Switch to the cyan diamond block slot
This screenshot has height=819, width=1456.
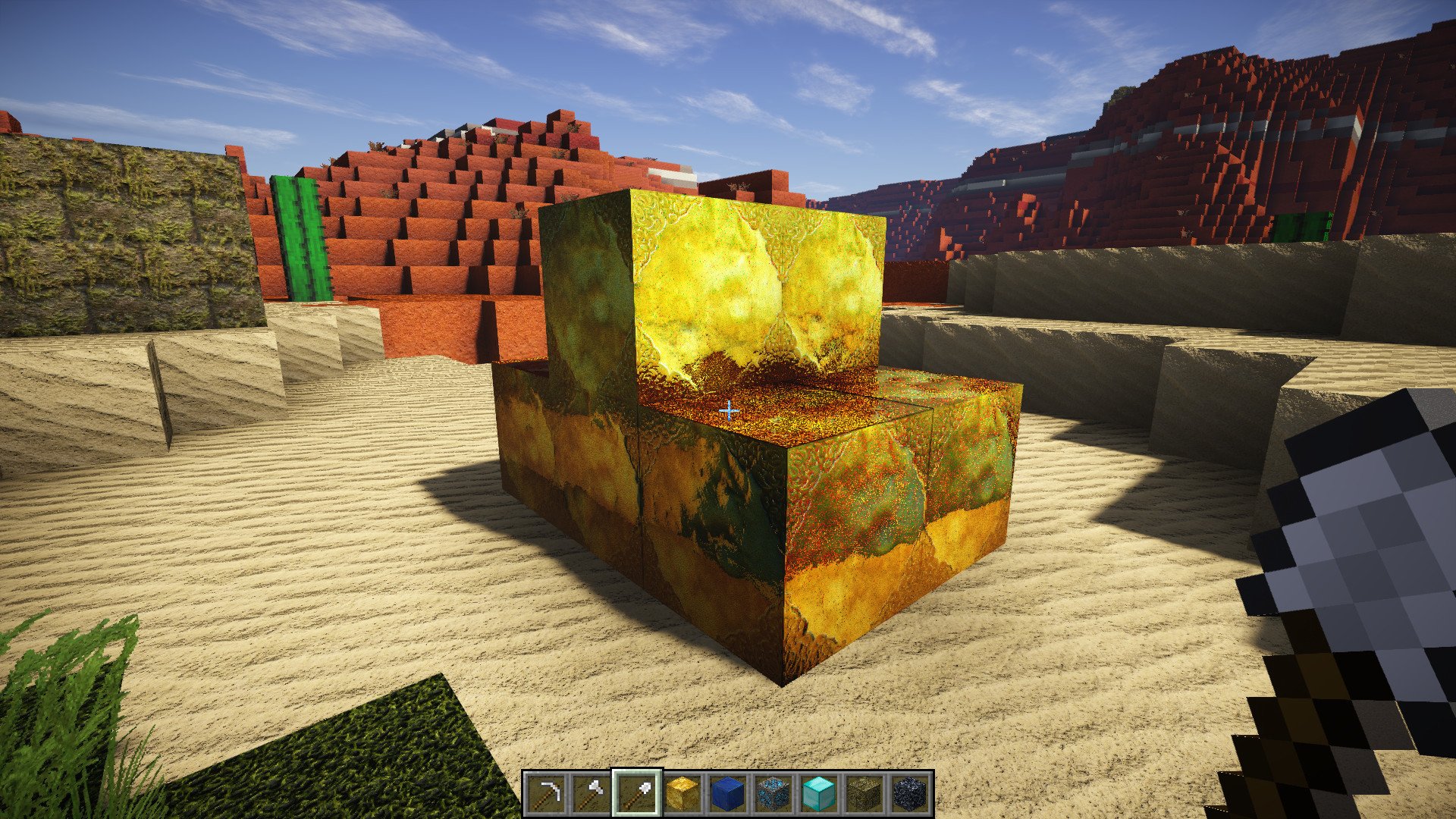pos(819,793)
